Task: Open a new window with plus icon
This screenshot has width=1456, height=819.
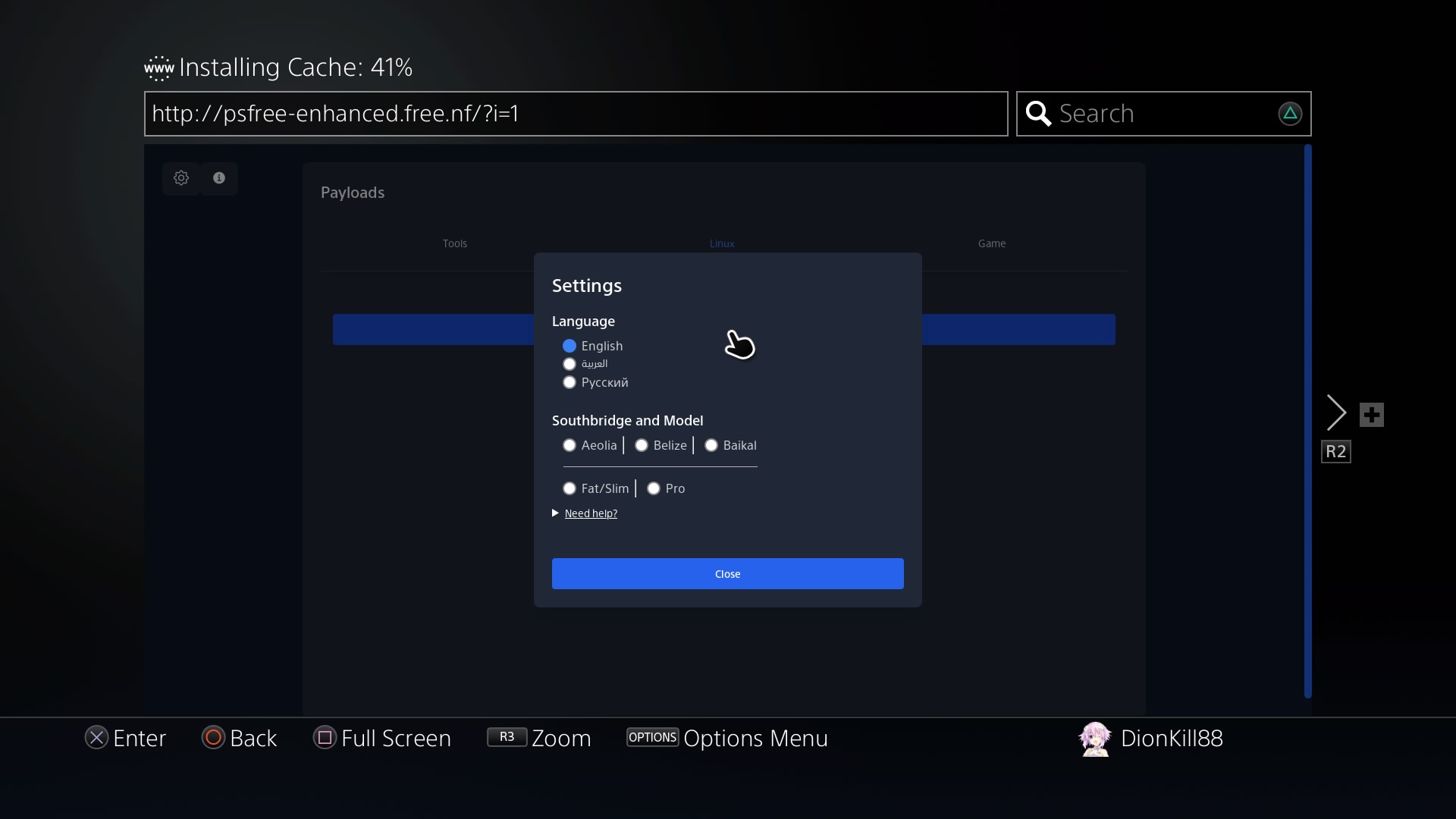Action: (x=1371, y=415)
